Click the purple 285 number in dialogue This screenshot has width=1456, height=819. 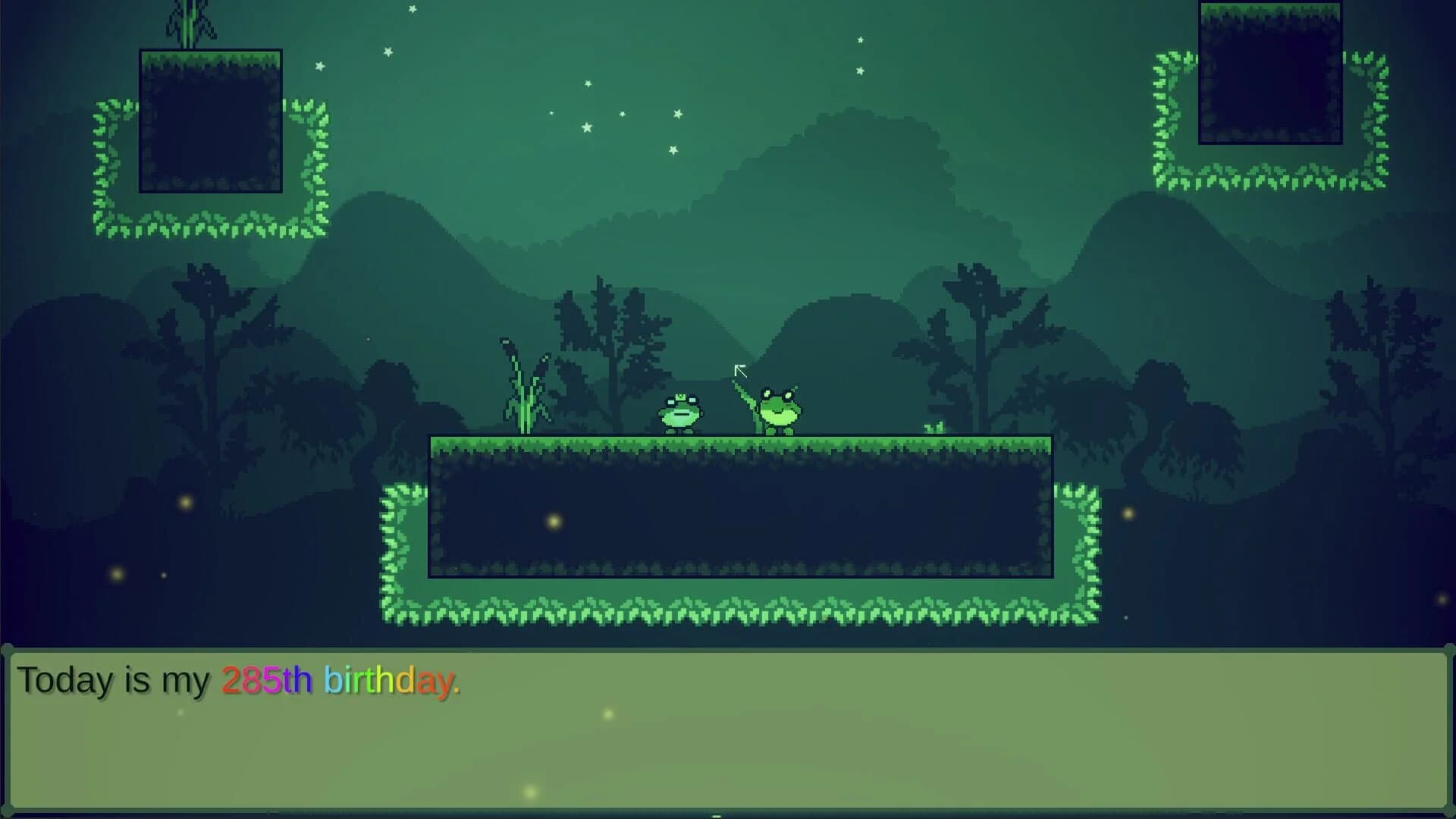250,682
